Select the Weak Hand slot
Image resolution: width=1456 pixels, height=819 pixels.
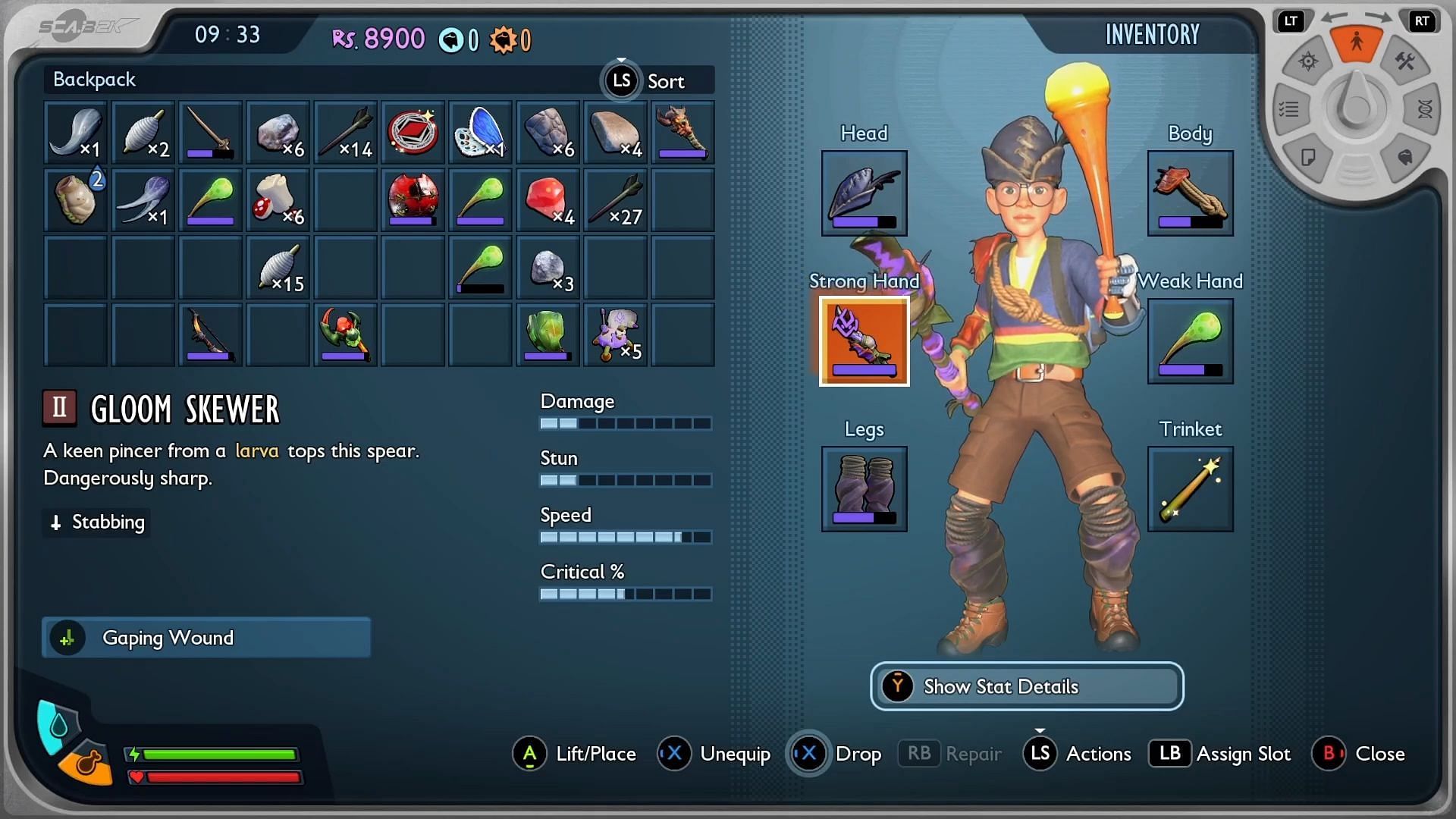1190,340
